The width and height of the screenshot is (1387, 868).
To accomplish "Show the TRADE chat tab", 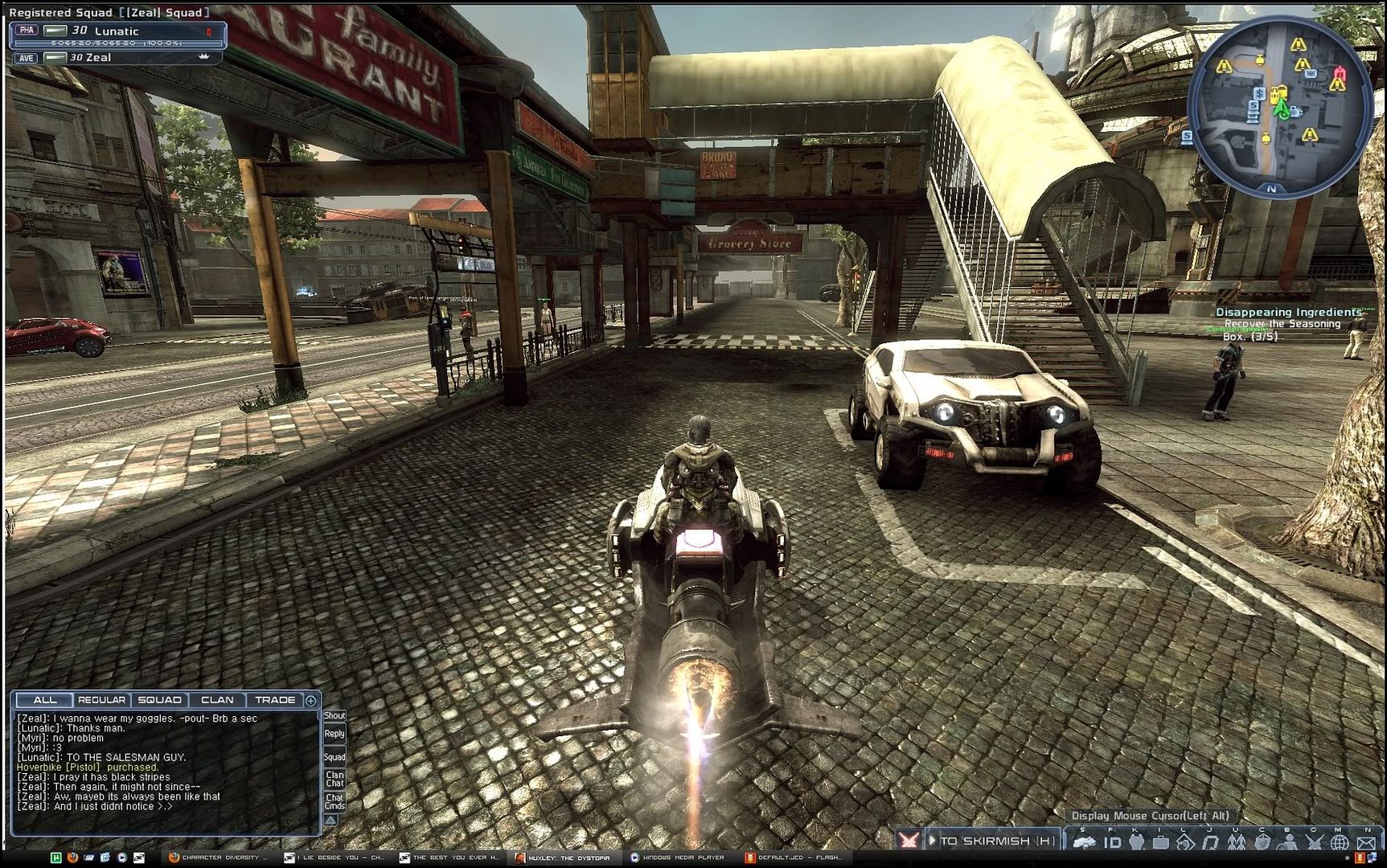I will (x=275, y=700).
